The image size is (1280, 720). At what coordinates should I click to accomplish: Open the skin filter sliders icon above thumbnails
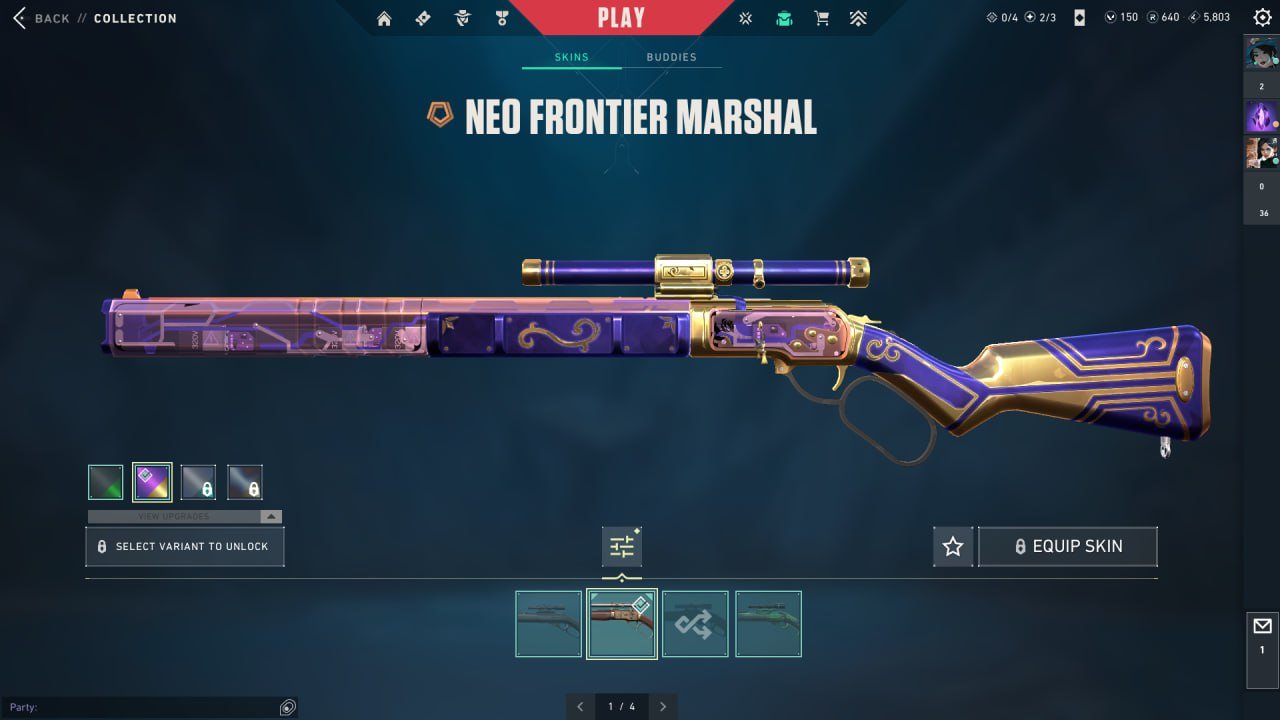click(x=621, y=546)
